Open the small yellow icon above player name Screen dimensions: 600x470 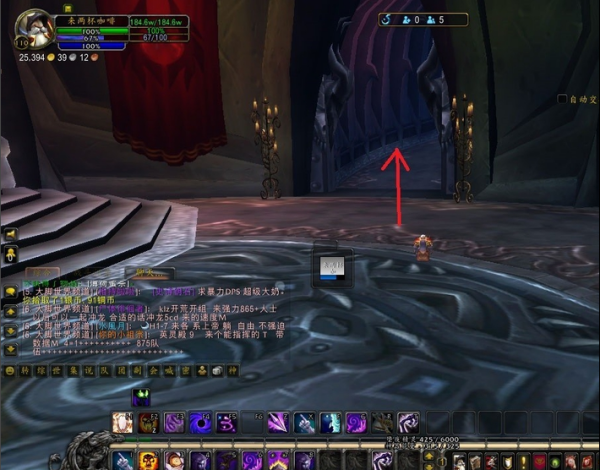coord(68,8)
